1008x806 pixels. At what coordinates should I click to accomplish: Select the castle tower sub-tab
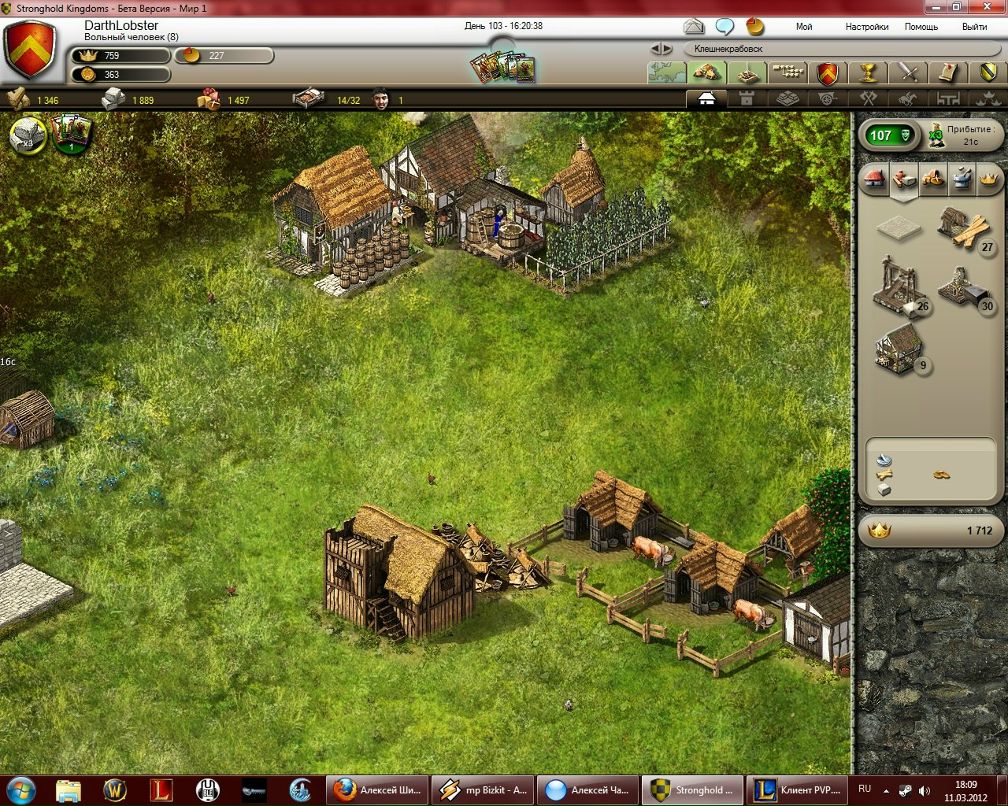(x=745, y=99)
